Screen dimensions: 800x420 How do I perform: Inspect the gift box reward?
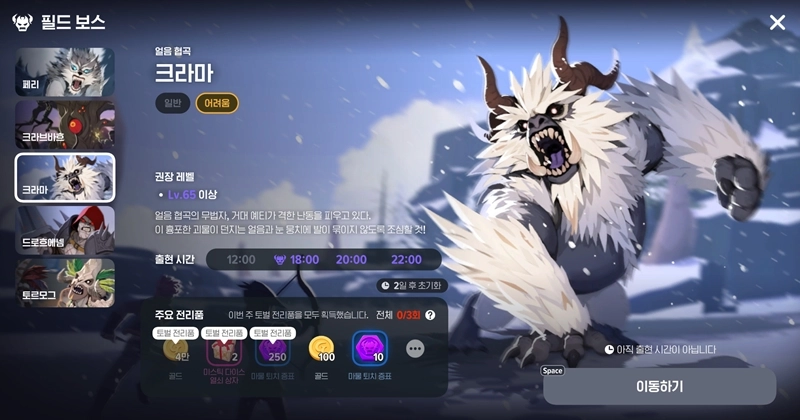pyautogui.click(x=224, y=351)
